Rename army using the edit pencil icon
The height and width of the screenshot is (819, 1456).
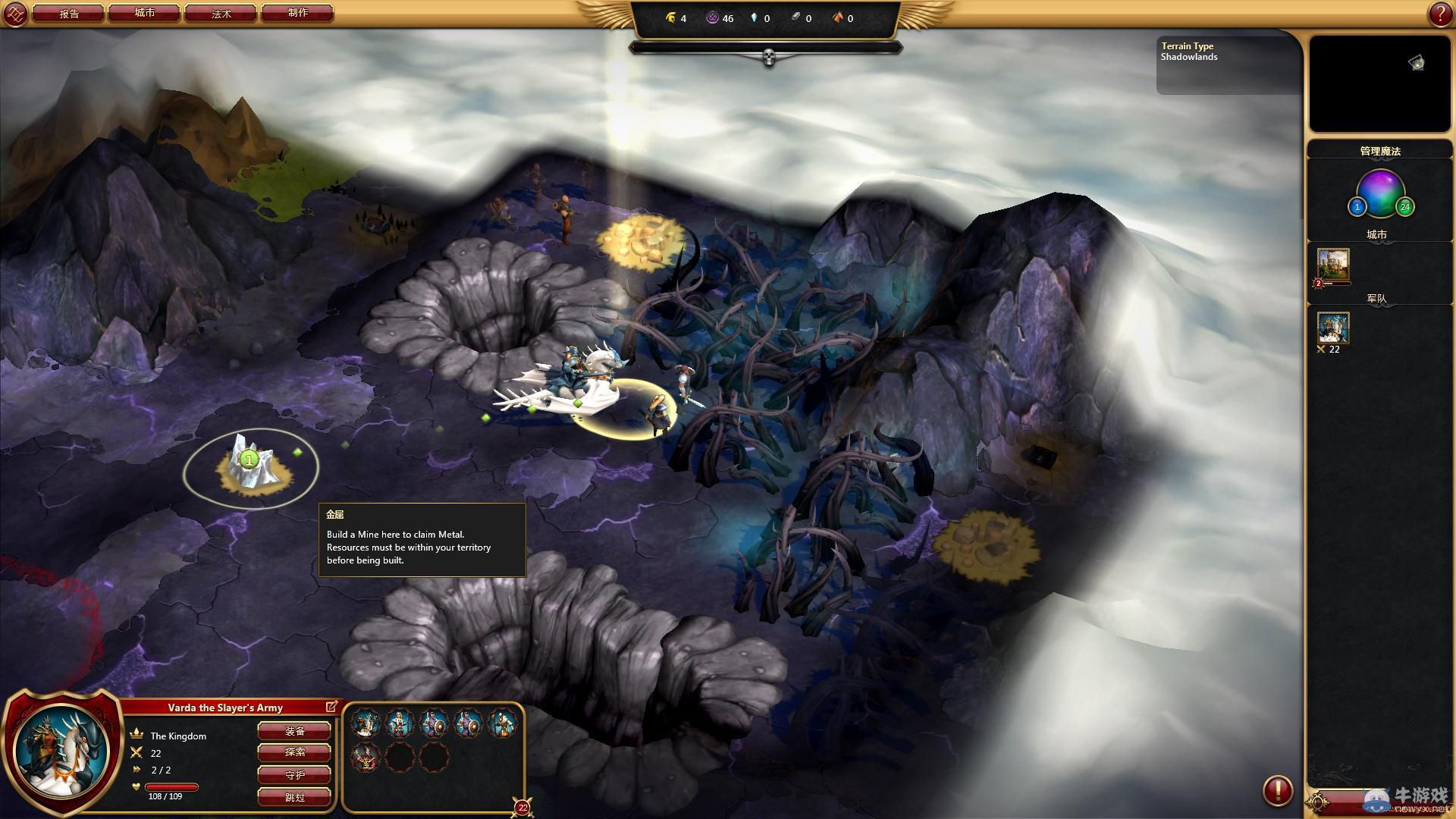coord(331,707)
